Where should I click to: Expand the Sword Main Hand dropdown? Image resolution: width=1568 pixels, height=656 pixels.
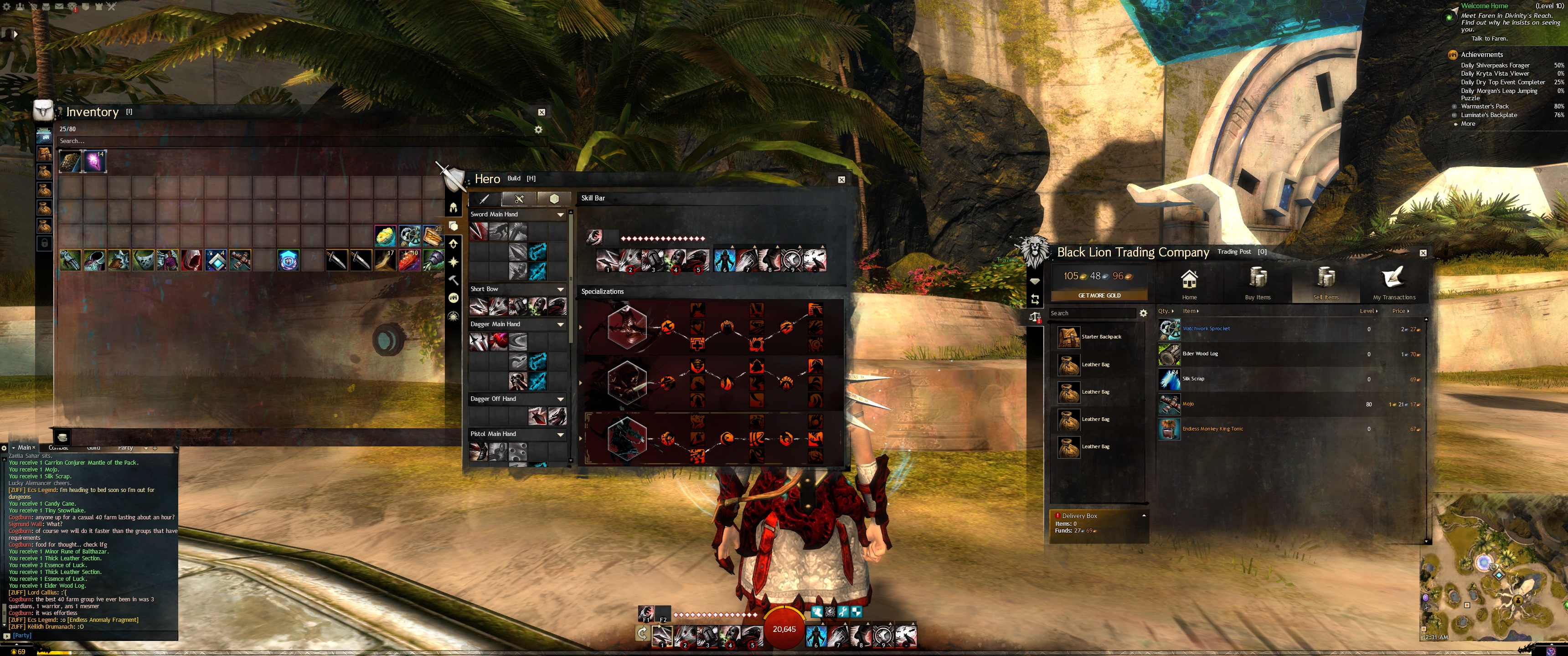click(560, 215)
